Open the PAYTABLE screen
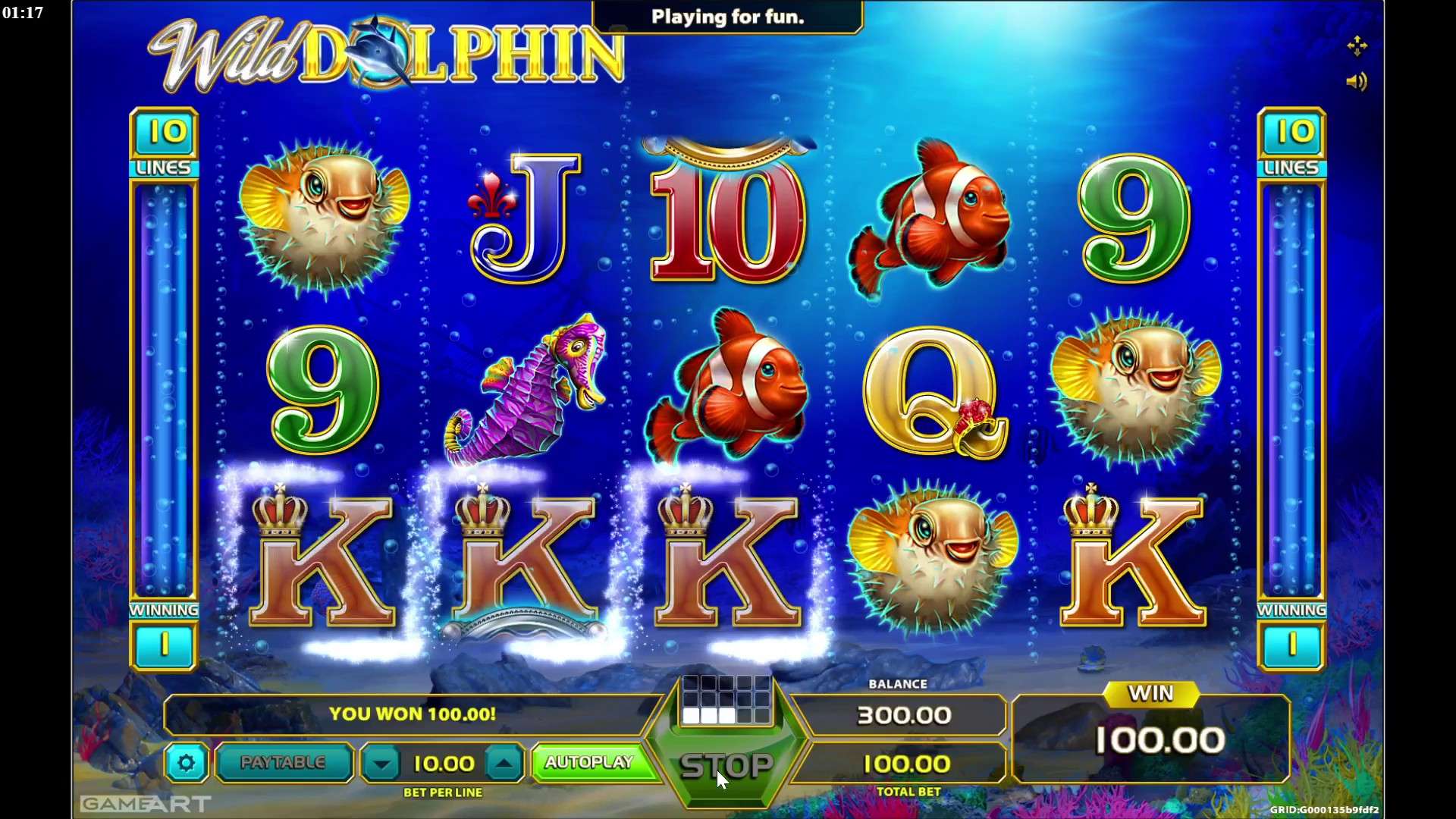Viewport: 1456px width, 819px height. pos(284,764)
